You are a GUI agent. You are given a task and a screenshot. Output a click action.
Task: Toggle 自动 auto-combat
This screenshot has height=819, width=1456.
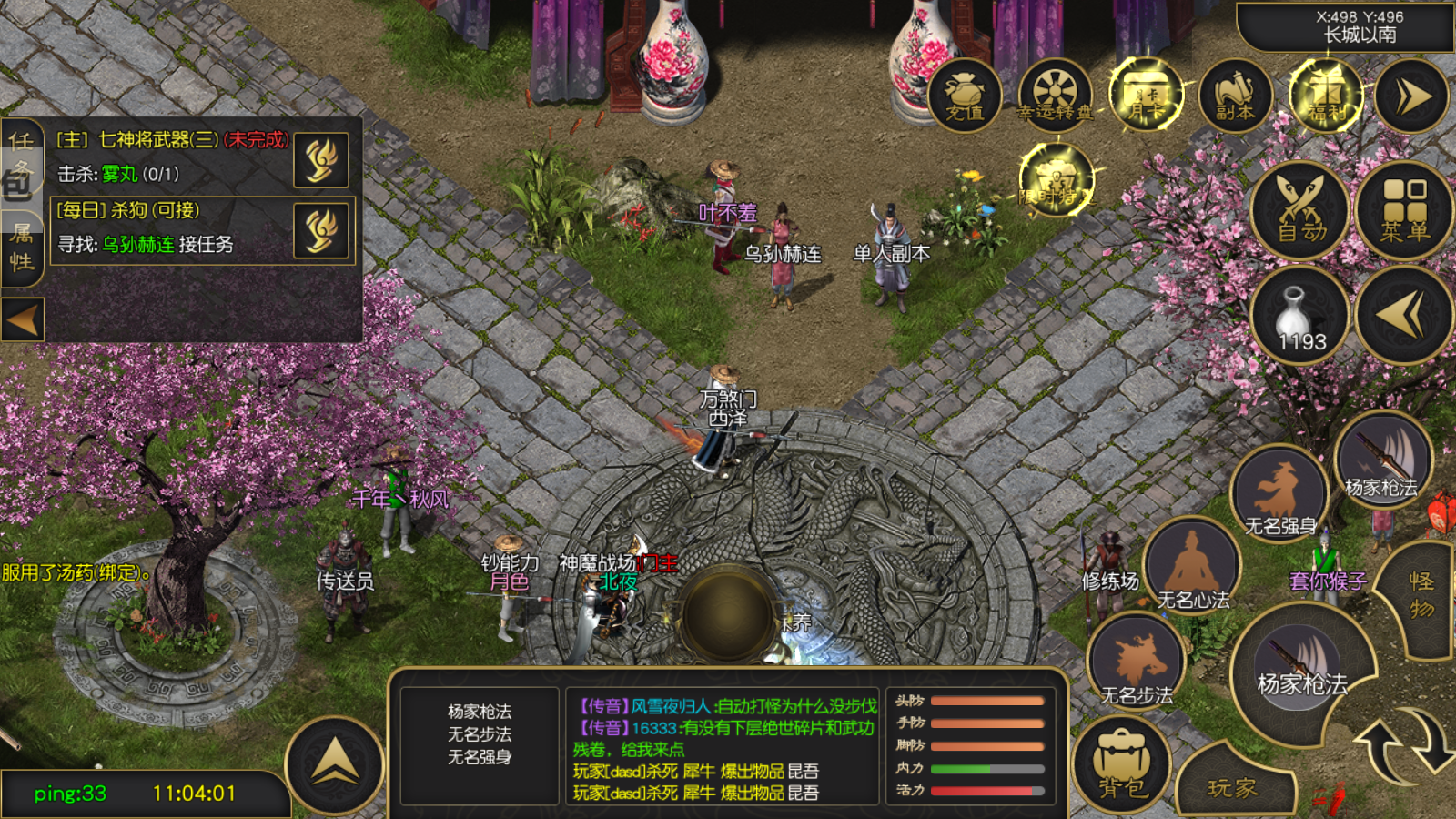click(1300, 210)
